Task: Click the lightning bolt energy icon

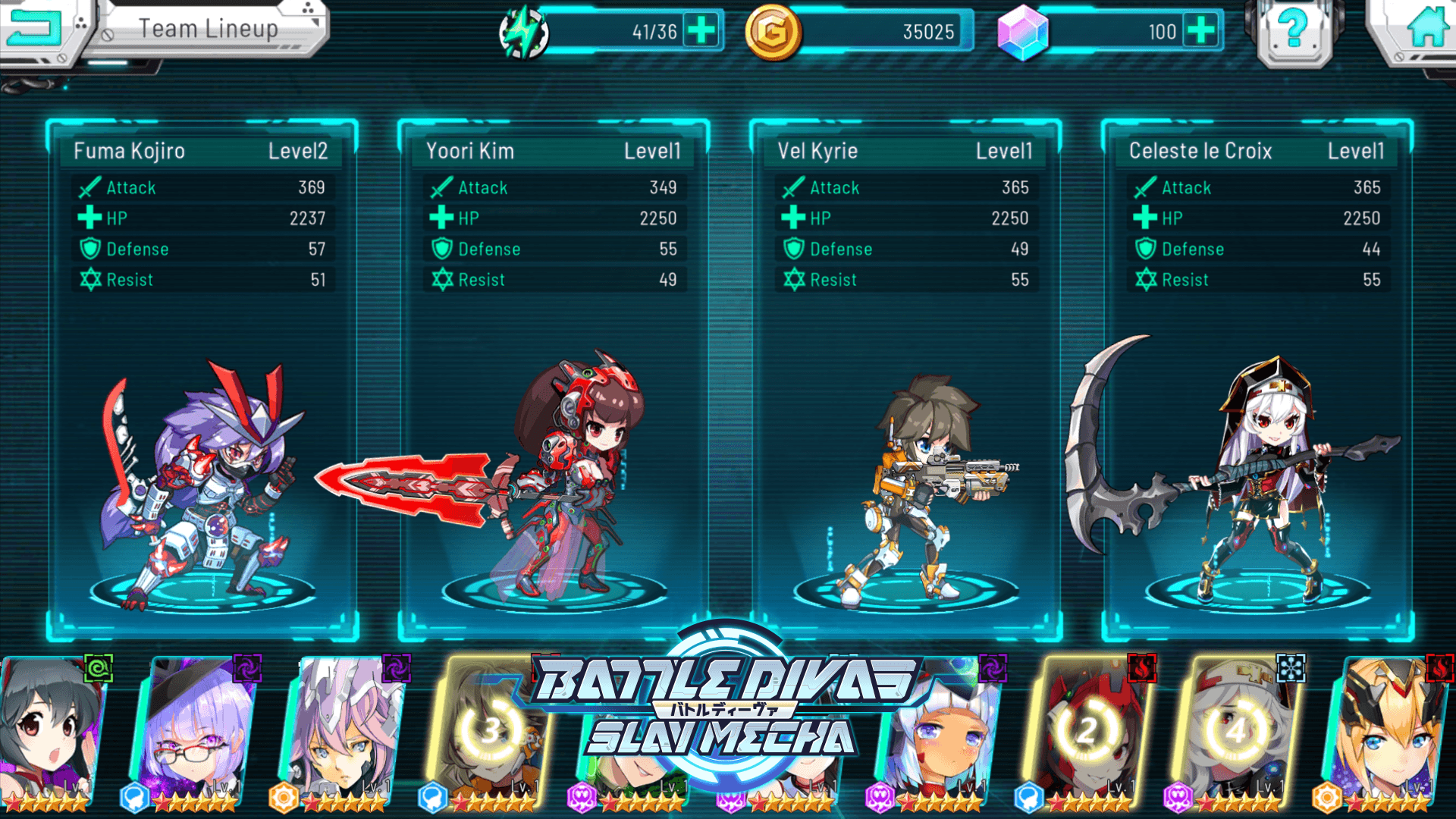Action: [523, 33]
